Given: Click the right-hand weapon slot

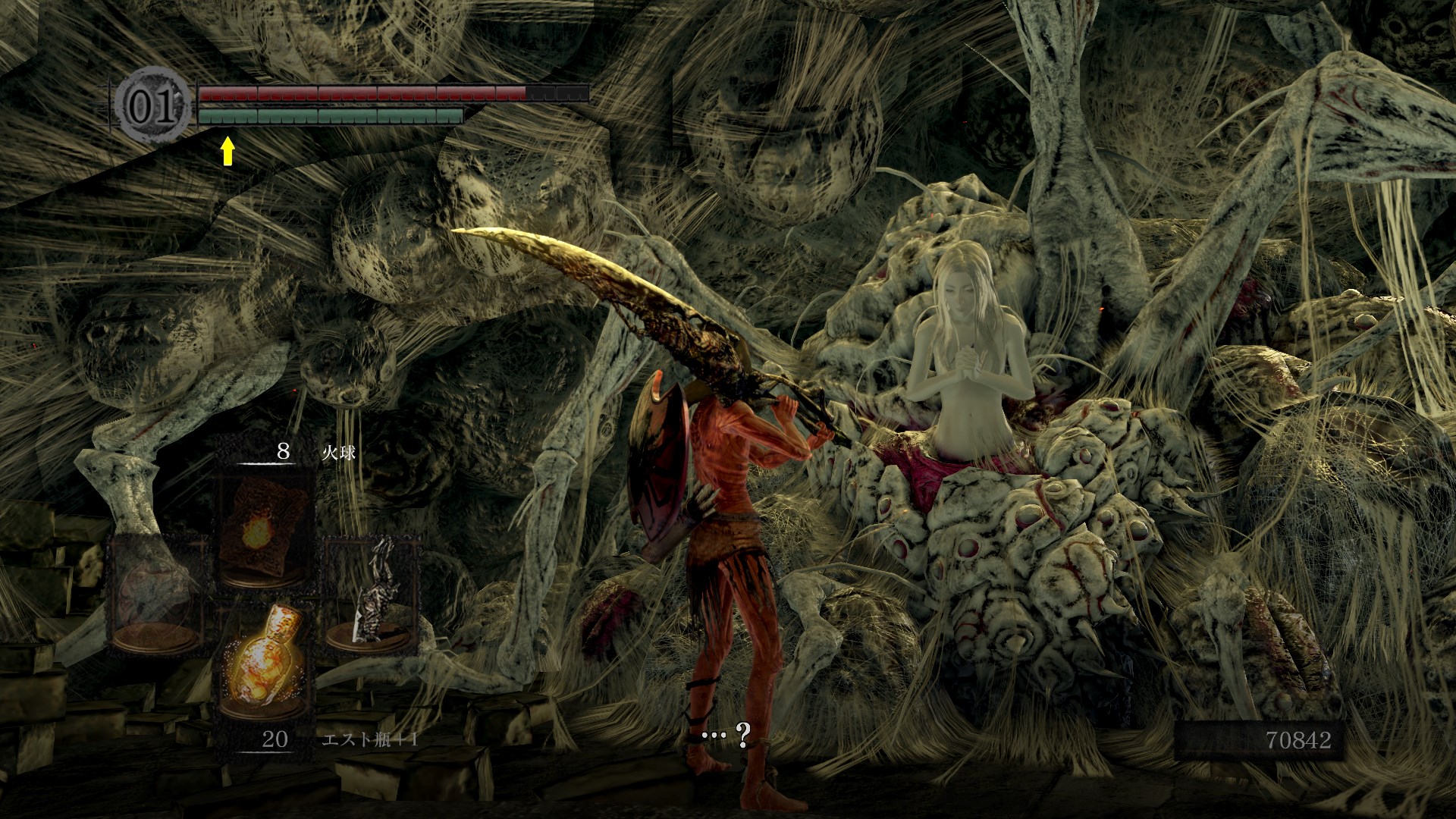Looking at the screenshot, I should [372, 596].
